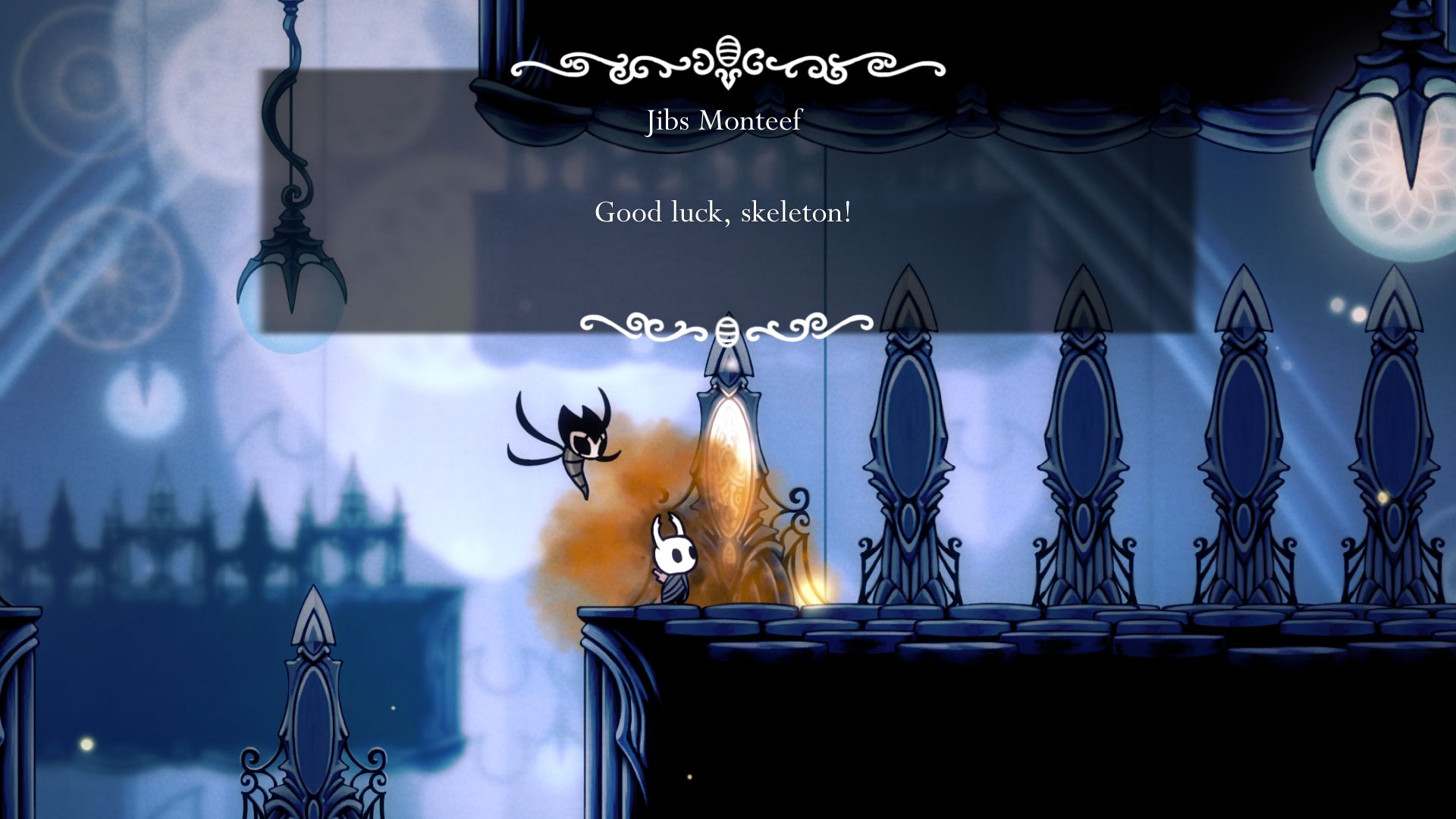This screenshot has height=819, width=1456.
Task: Select the Jibs Monteef name label
Action: (723, 121)
